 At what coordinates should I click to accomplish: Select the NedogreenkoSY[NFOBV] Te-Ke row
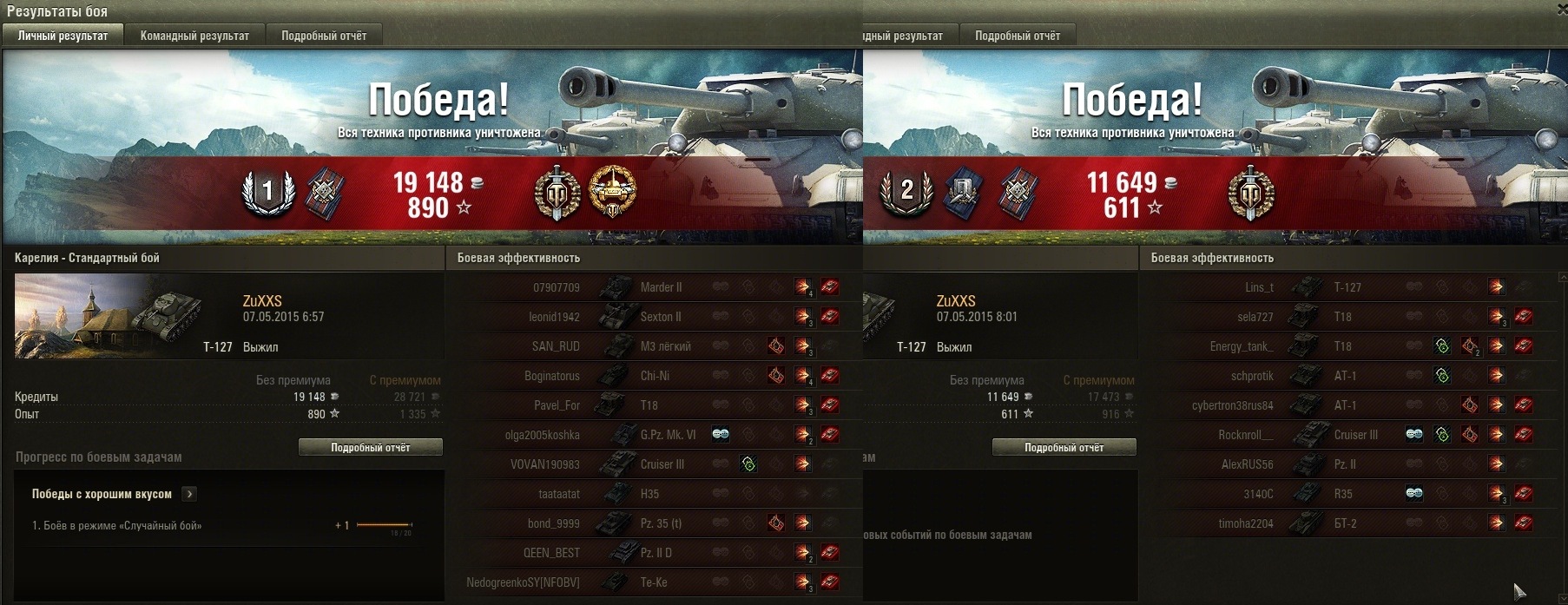coord(651,582)
